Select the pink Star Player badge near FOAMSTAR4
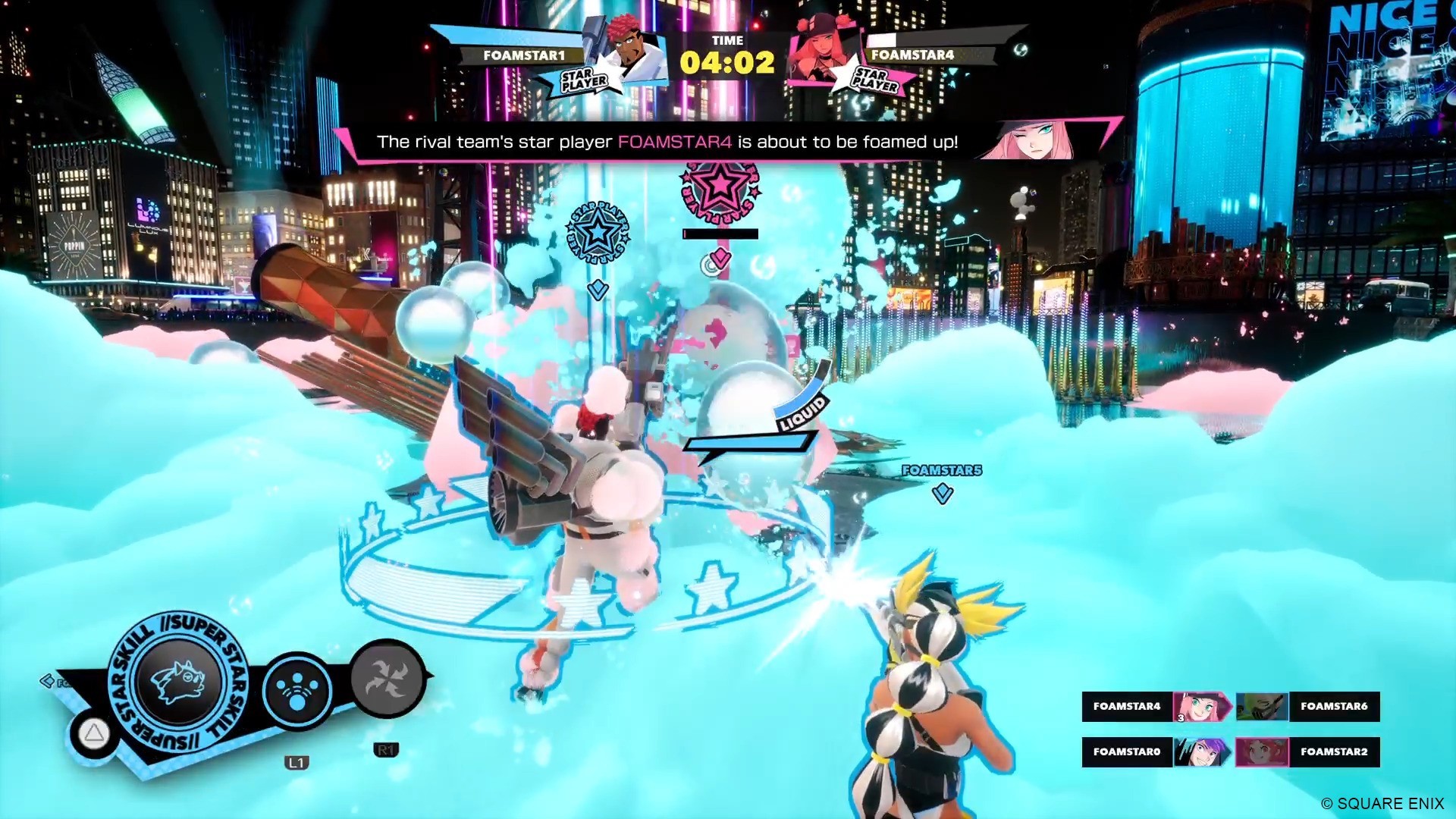Screen dimensions: 1456x819 coord(877,79)
